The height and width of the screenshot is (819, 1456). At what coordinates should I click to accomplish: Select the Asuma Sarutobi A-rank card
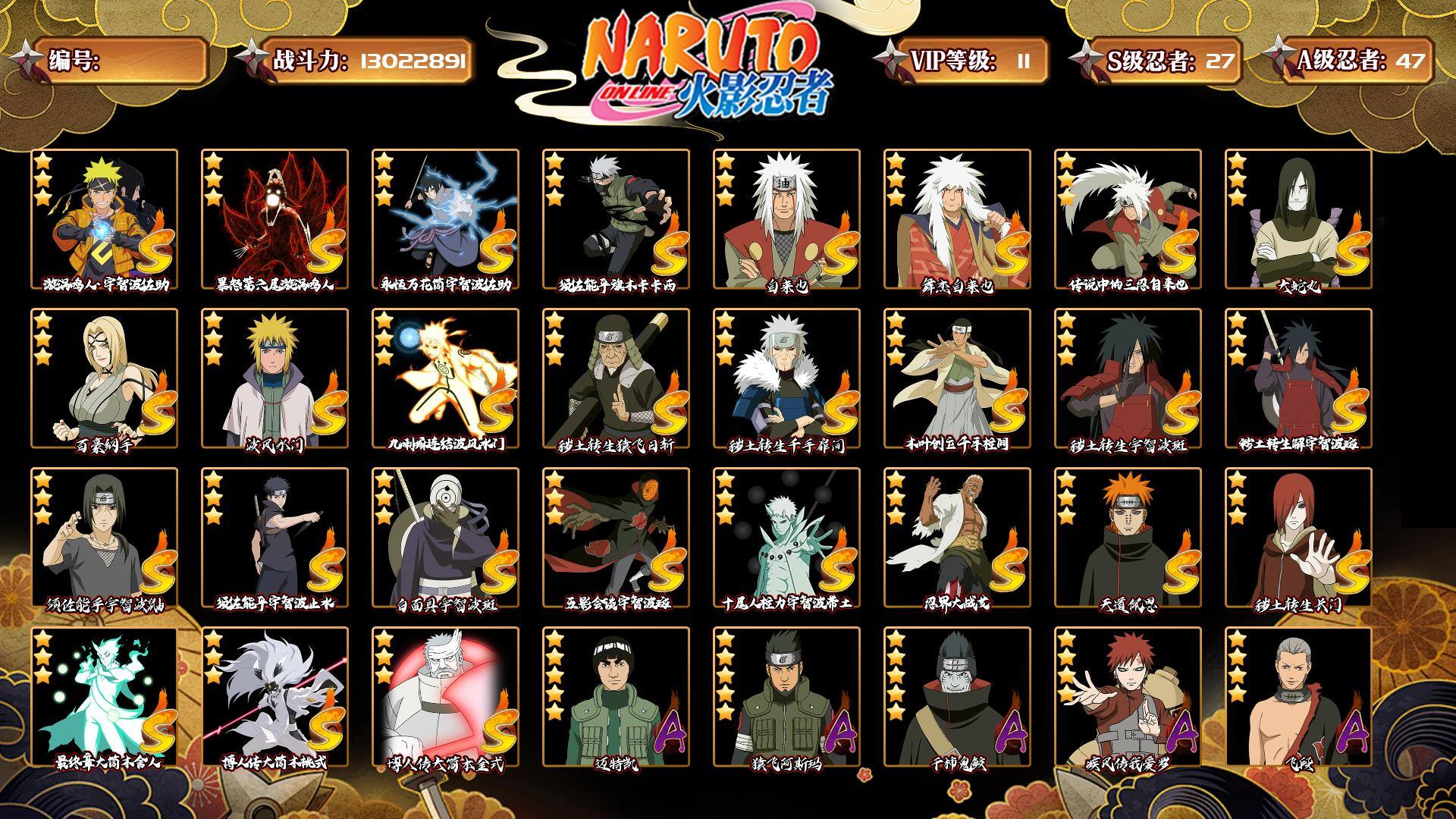tap(786, 697)
